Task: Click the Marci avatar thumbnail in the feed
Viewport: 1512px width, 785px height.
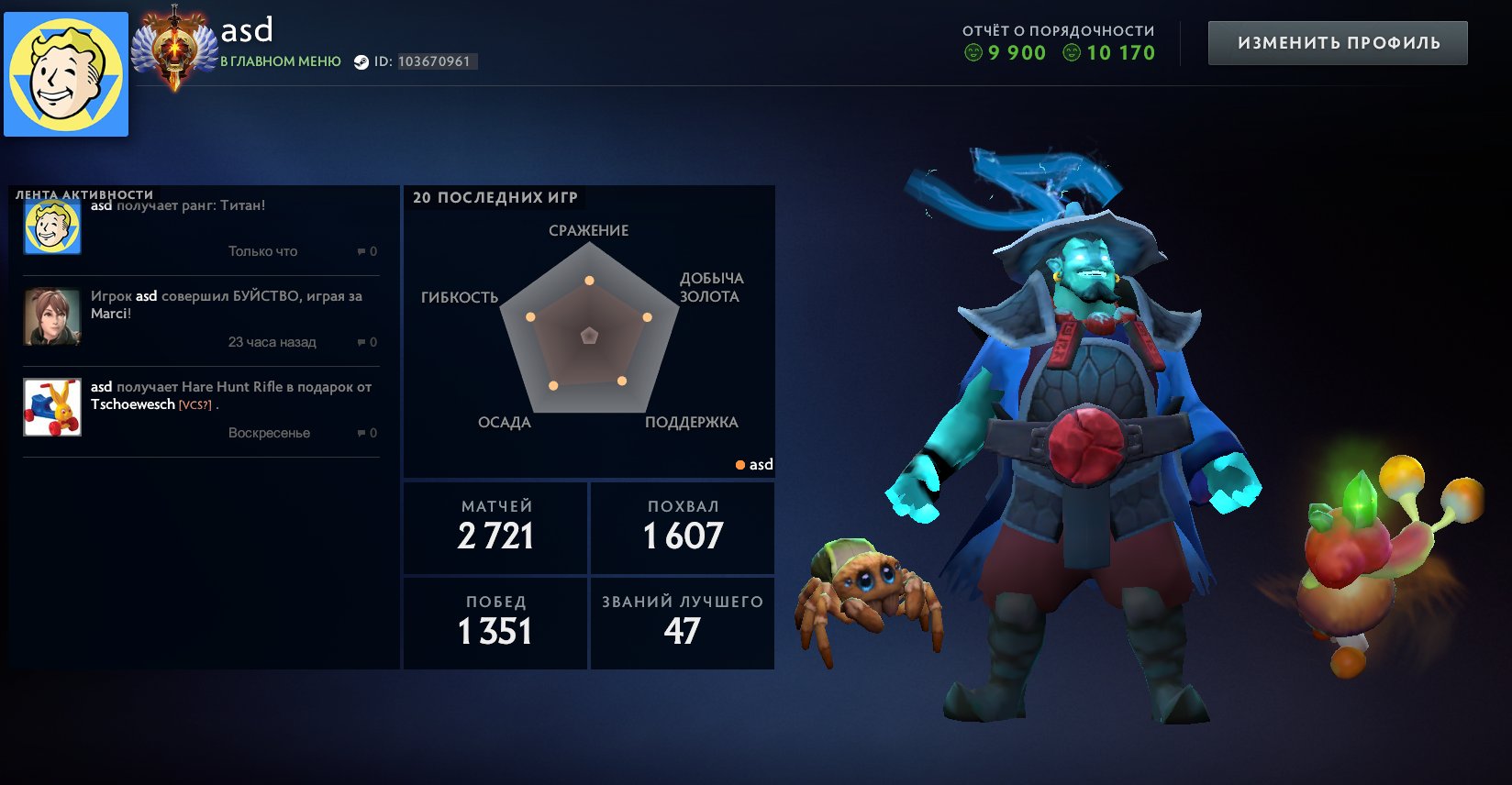Action: tap(51, 315)
